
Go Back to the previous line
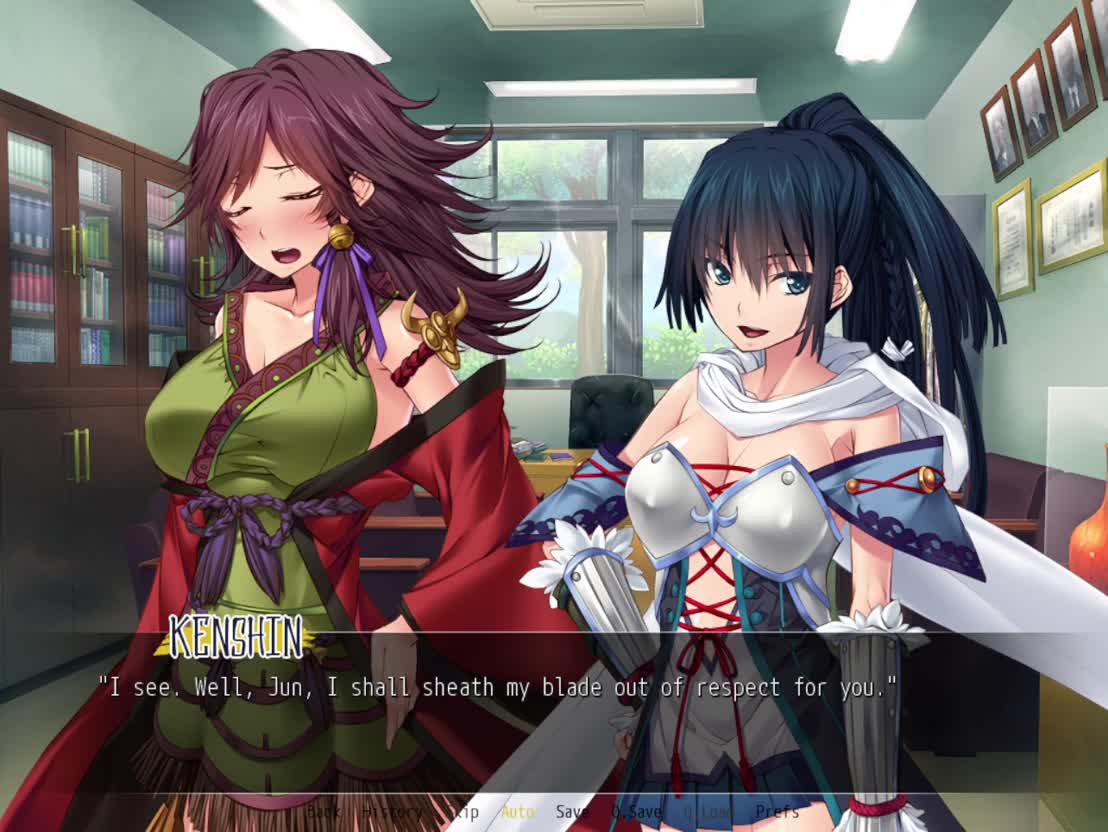pyautogui.click(x=323, y=812)
